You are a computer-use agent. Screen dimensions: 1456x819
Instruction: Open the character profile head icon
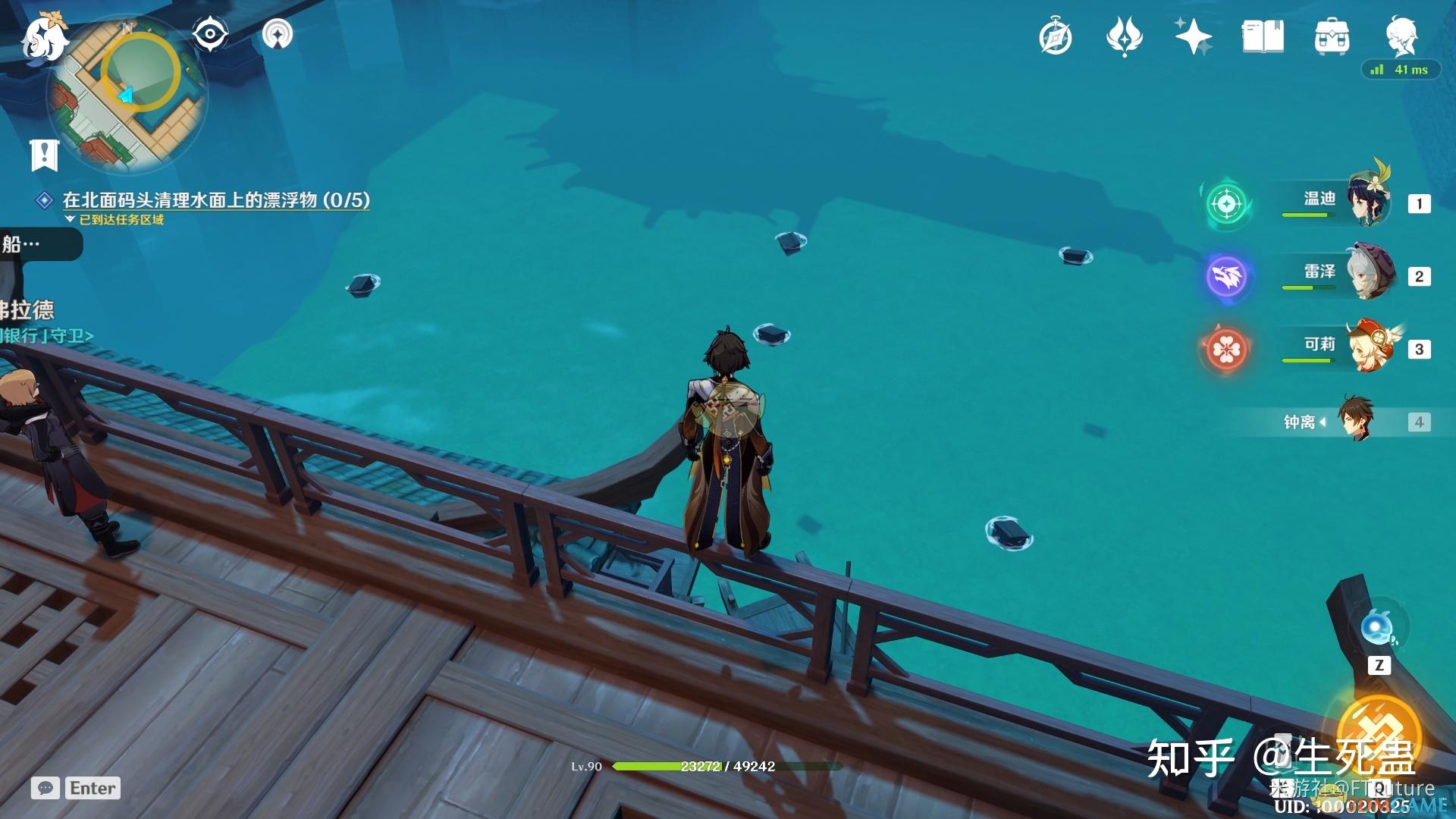[1401, 36]
